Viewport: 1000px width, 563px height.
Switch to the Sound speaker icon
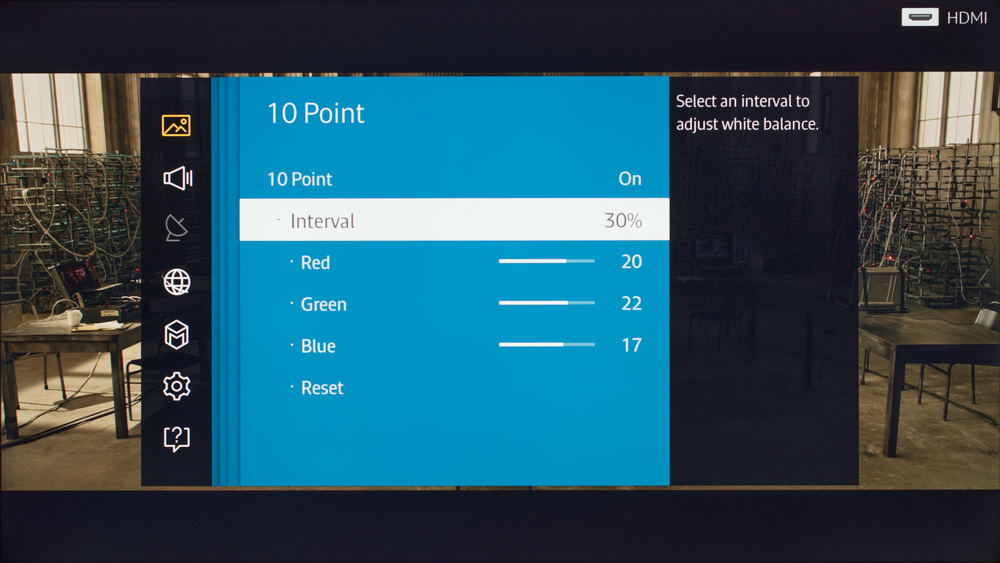click(177, 178)
